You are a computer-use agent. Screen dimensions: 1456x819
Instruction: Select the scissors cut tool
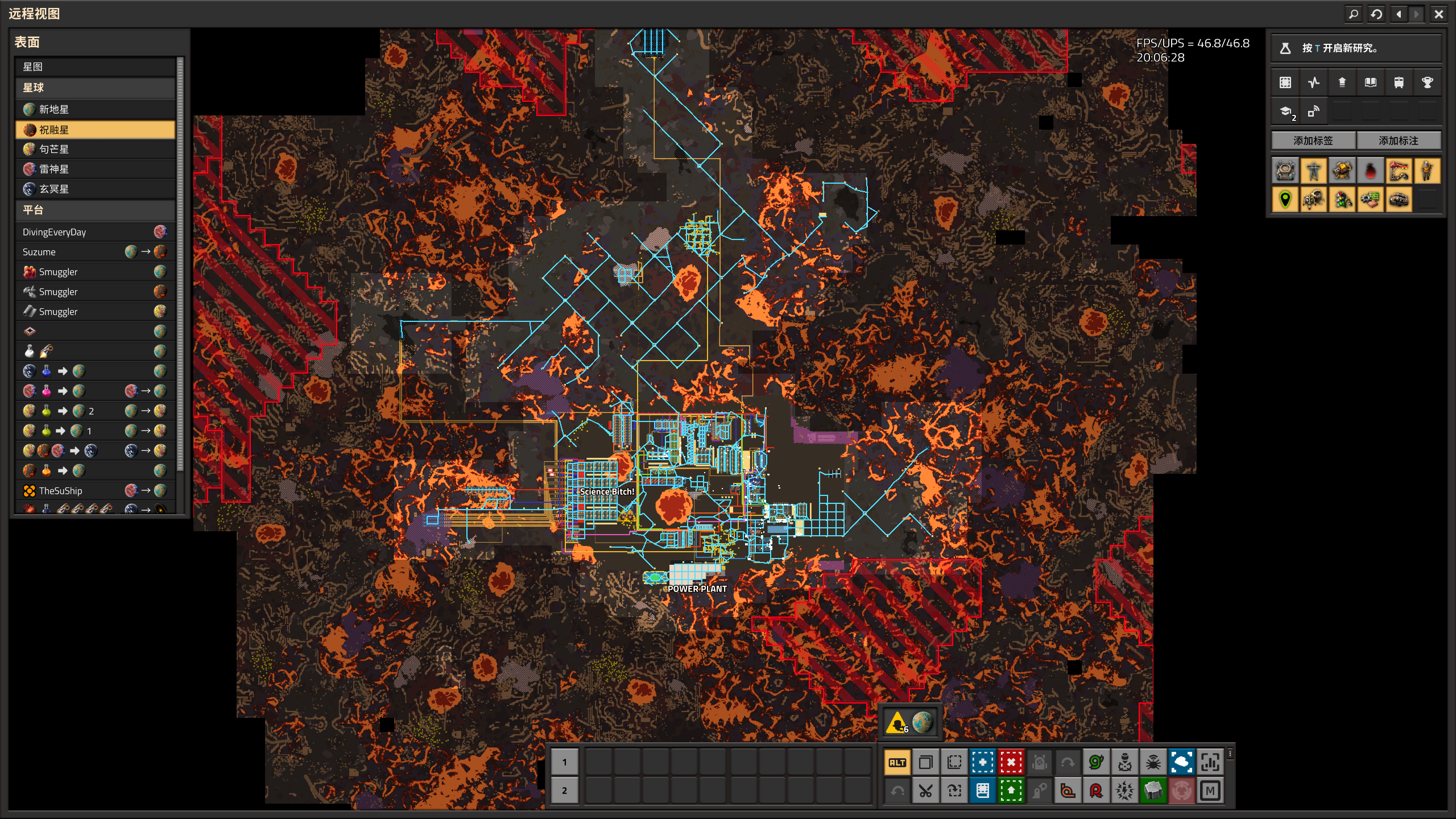click(x=926, y=791)
